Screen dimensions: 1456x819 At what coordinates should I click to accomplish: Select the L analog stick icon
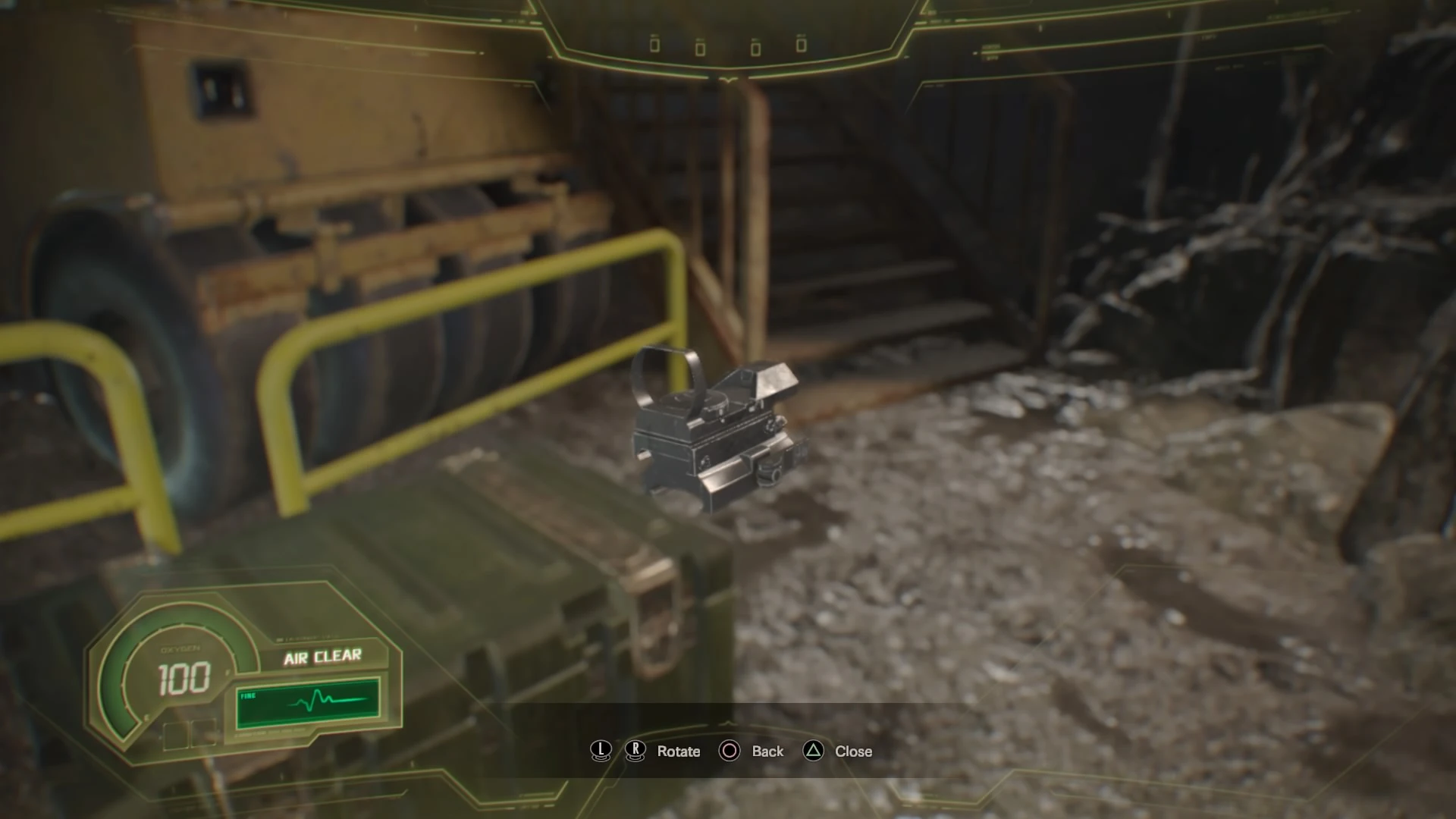point(601,751)
